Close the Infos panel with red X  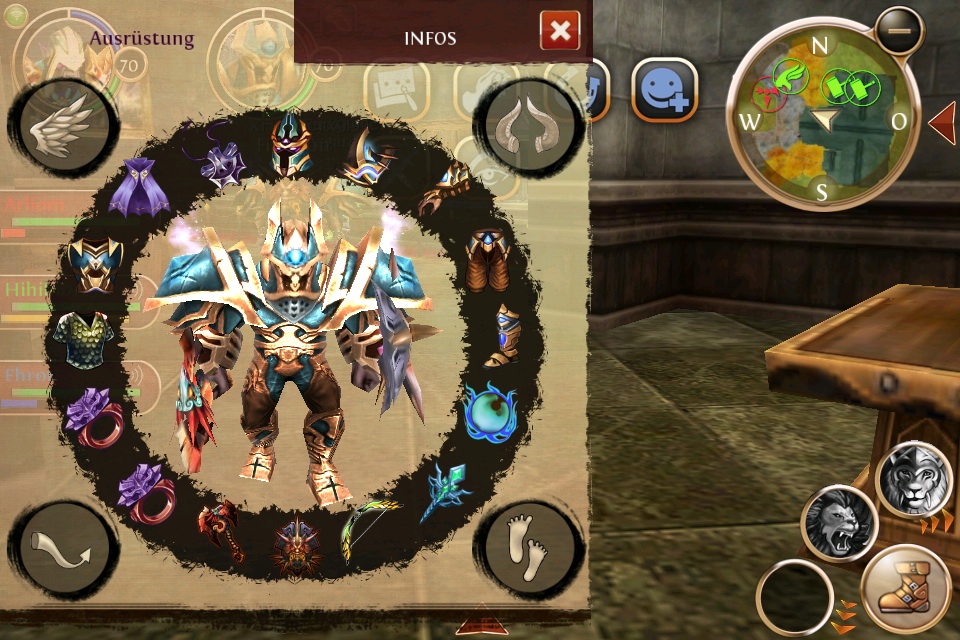click(560, 31)
